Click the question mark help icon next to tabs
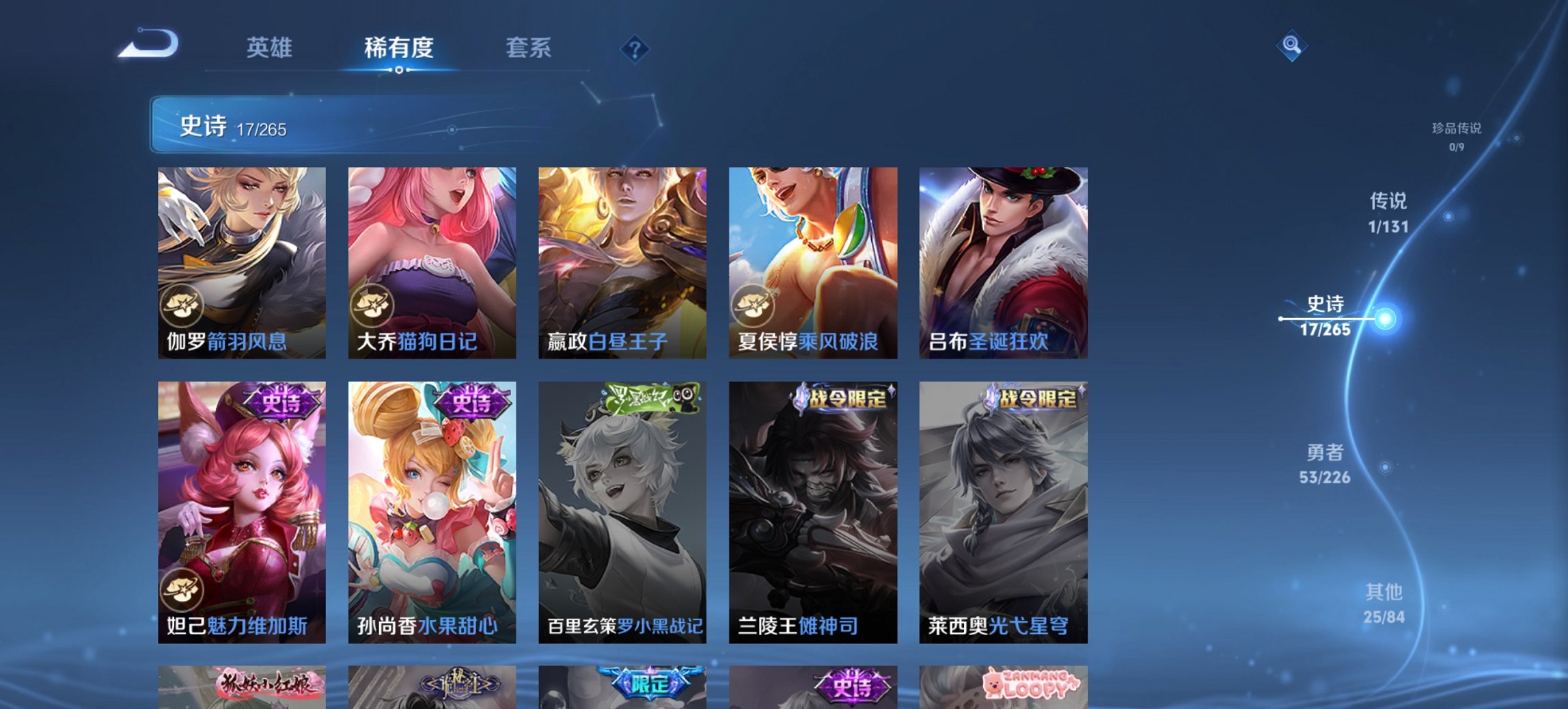 635,51
